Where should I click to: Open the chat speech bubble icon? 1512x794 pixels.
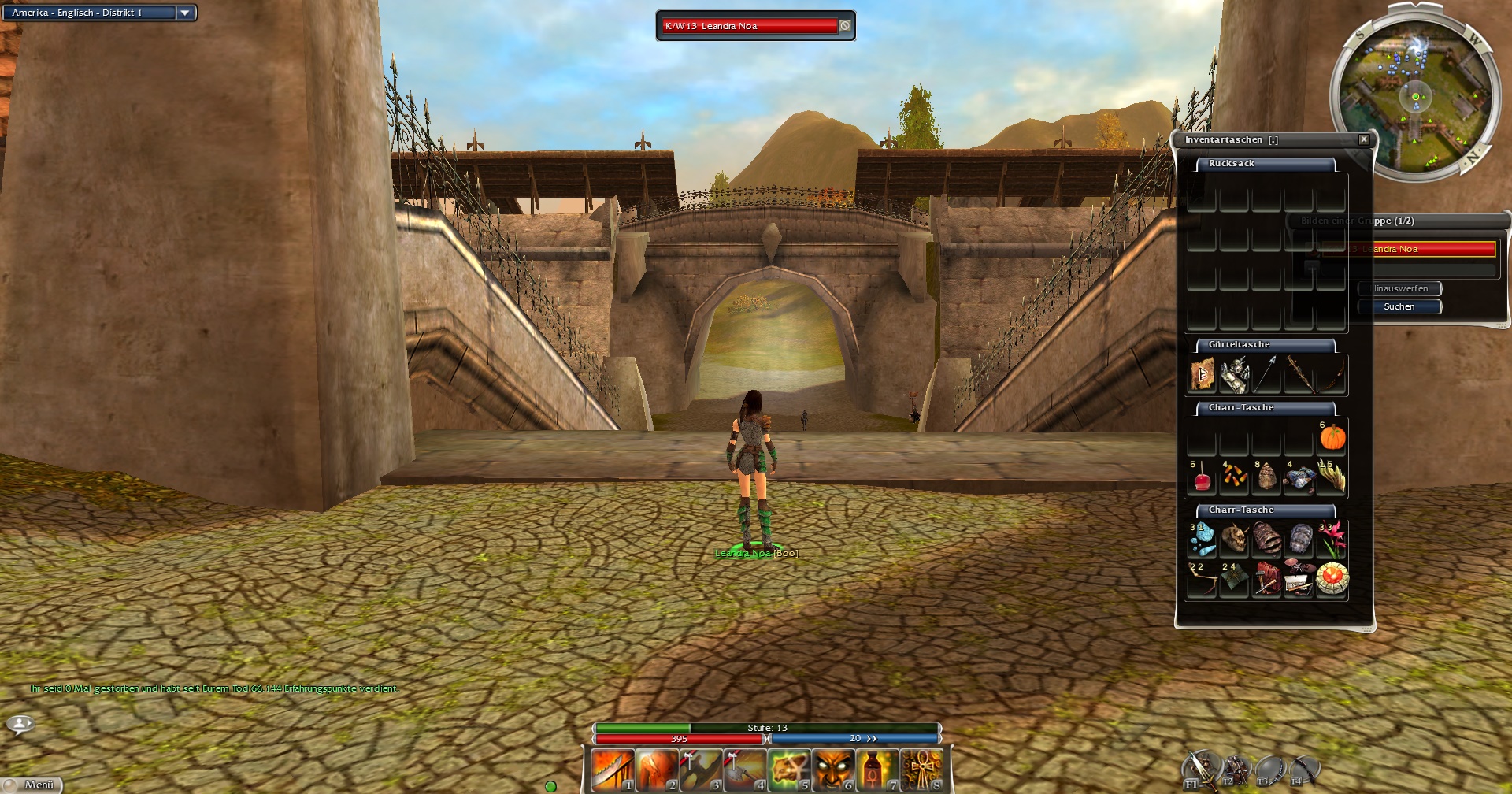point(20,723)
